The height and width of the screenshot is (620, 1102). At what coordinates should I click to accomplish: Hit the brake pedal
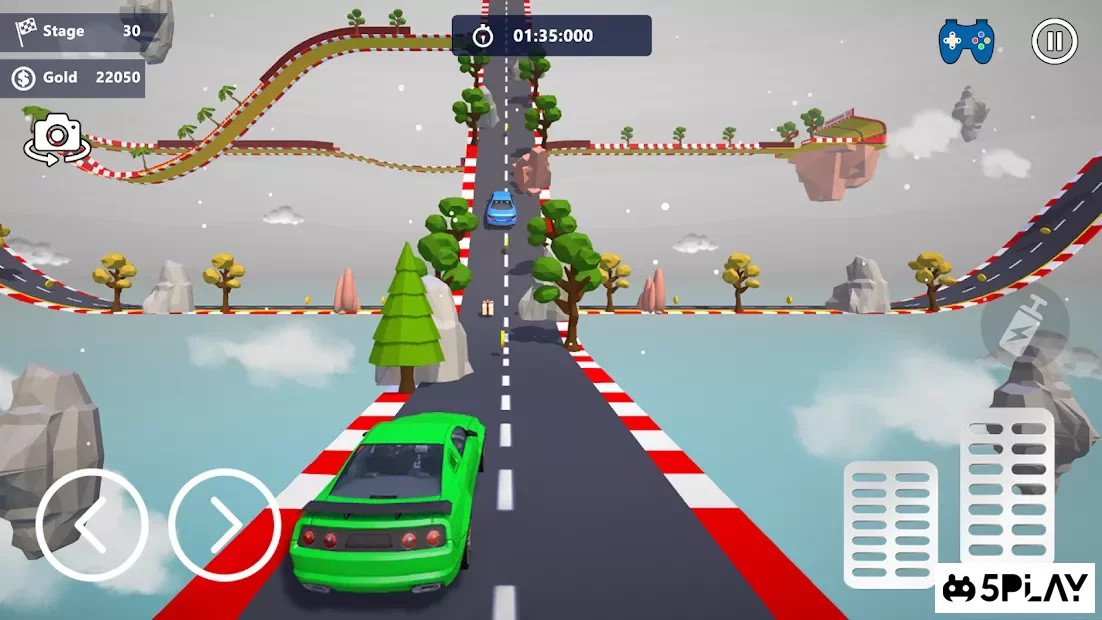coord(890,524)
